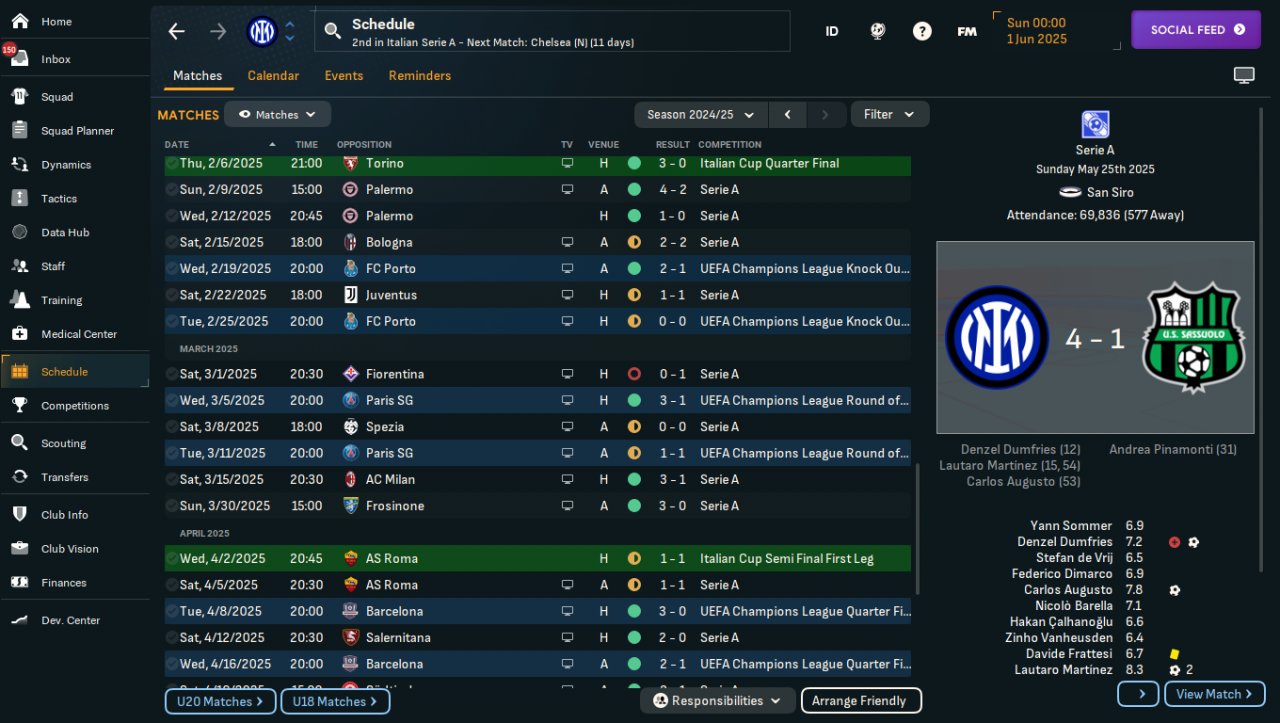
Task: Select Tactics from the sidebar
Action: click(x=59, y=199)
